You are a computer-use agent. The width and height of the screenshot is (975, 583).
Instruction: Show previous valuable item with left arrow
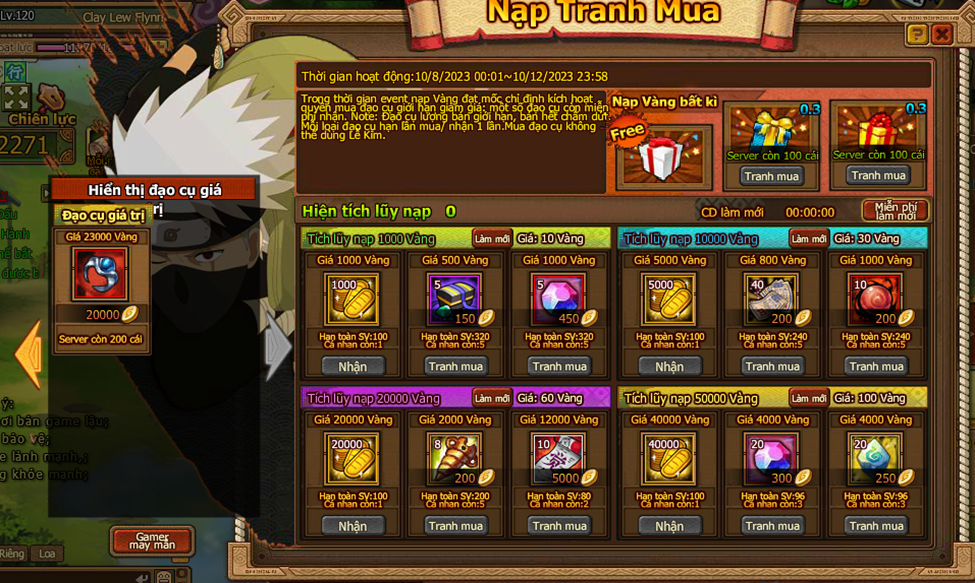tap(28, 353)
